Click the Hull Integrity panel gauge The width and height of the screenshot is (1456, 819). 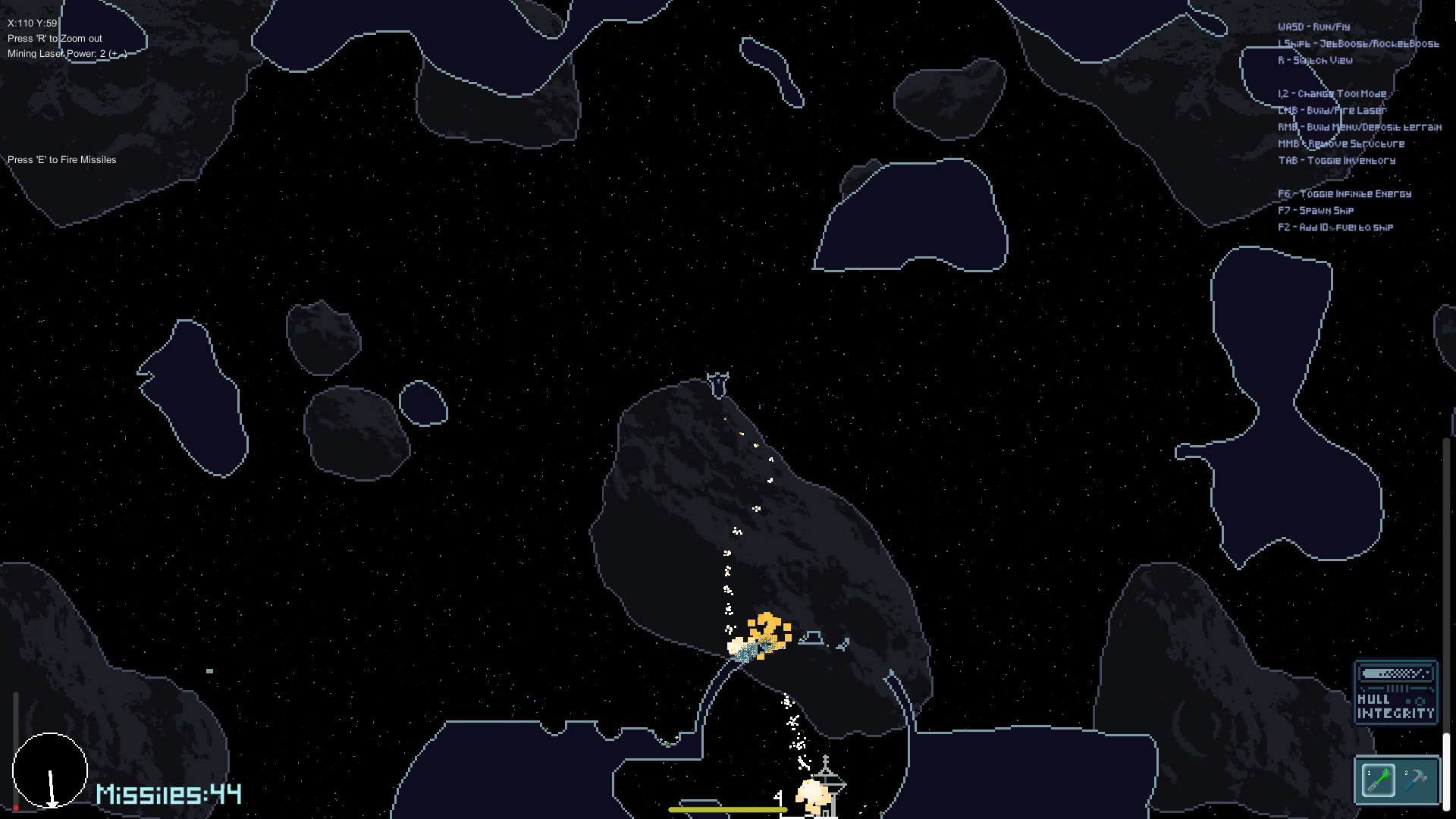(1395, 674)
